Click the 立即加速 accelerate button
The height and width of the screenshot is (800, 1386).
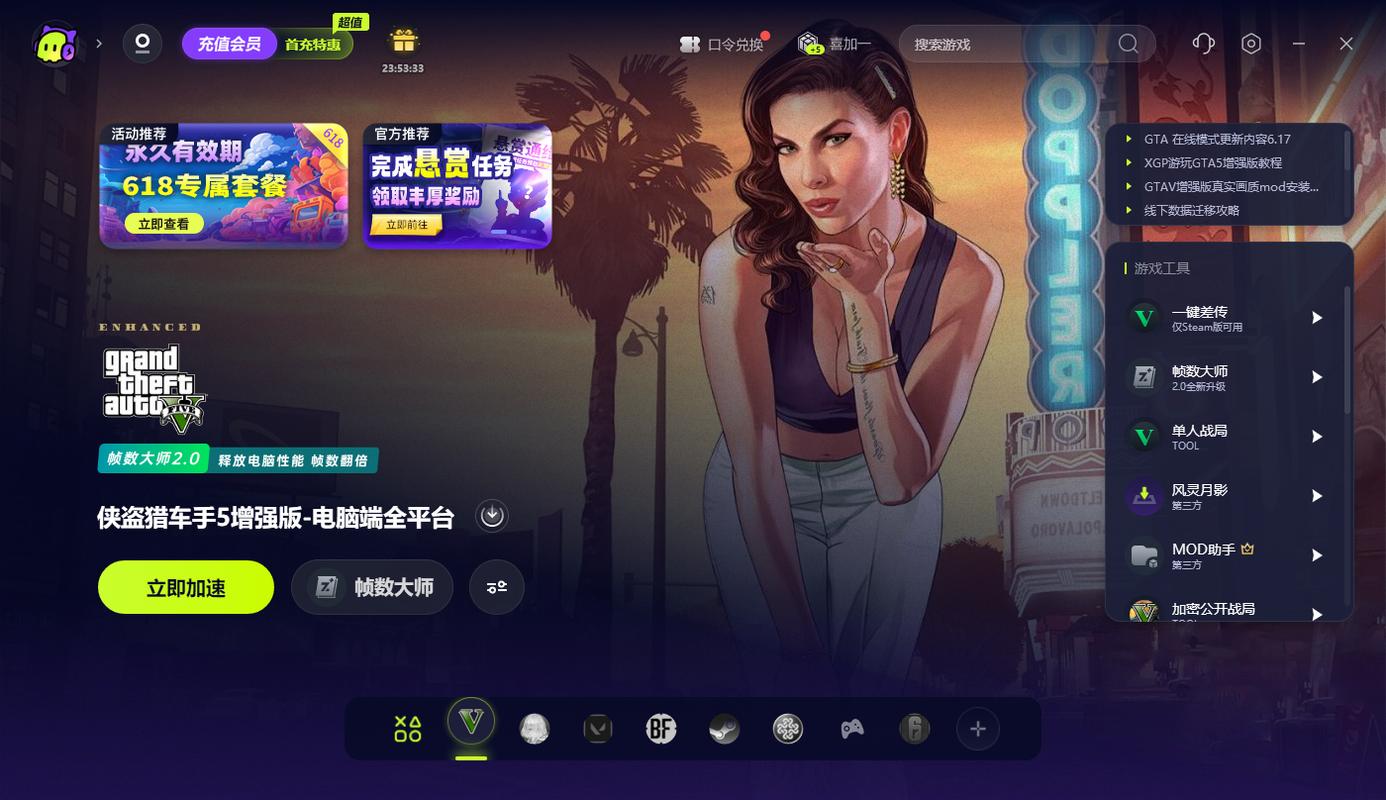[x=185, y=587]
